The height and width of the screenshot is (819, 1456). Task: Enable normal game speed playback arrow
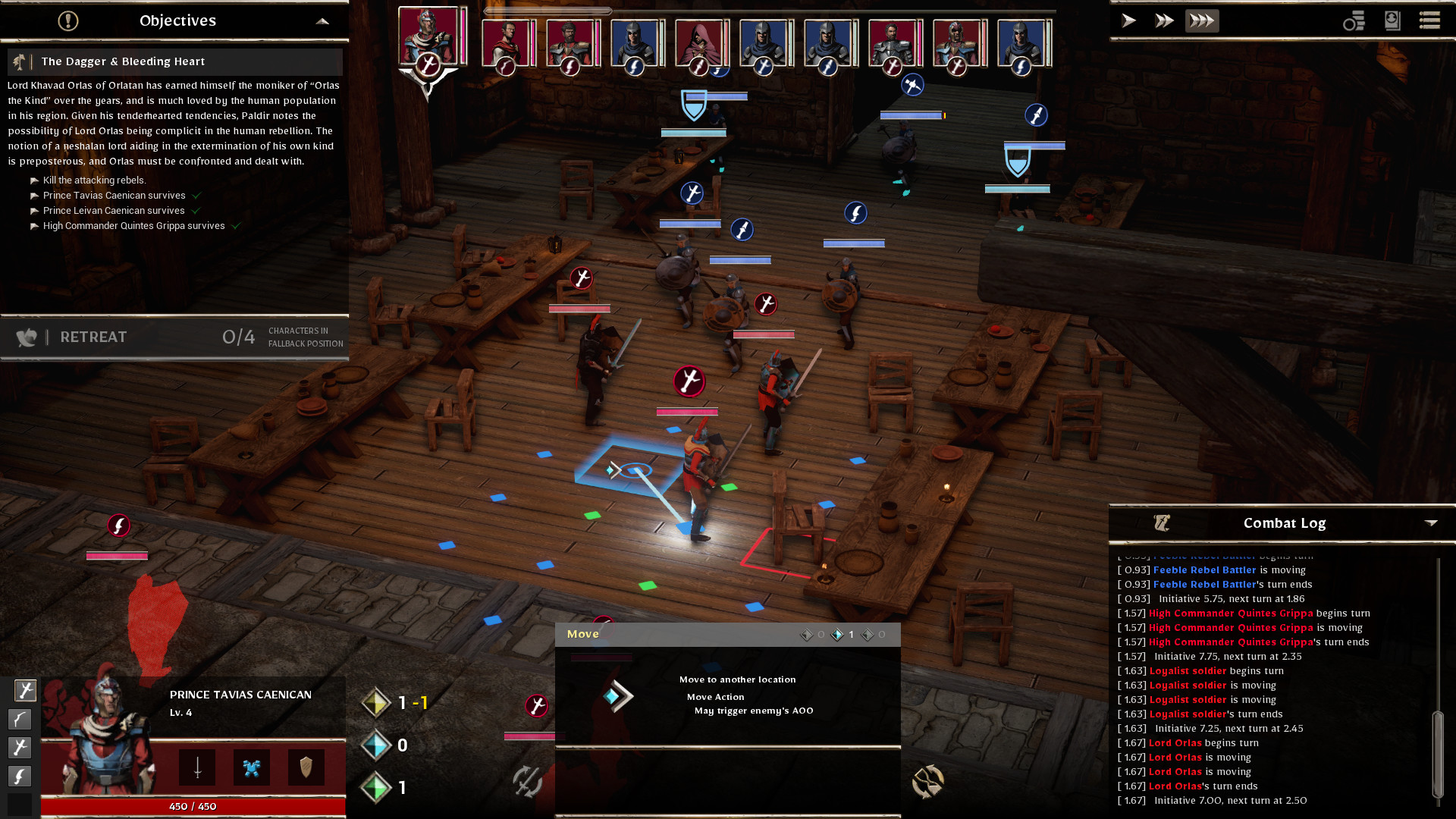point(1128,20)
